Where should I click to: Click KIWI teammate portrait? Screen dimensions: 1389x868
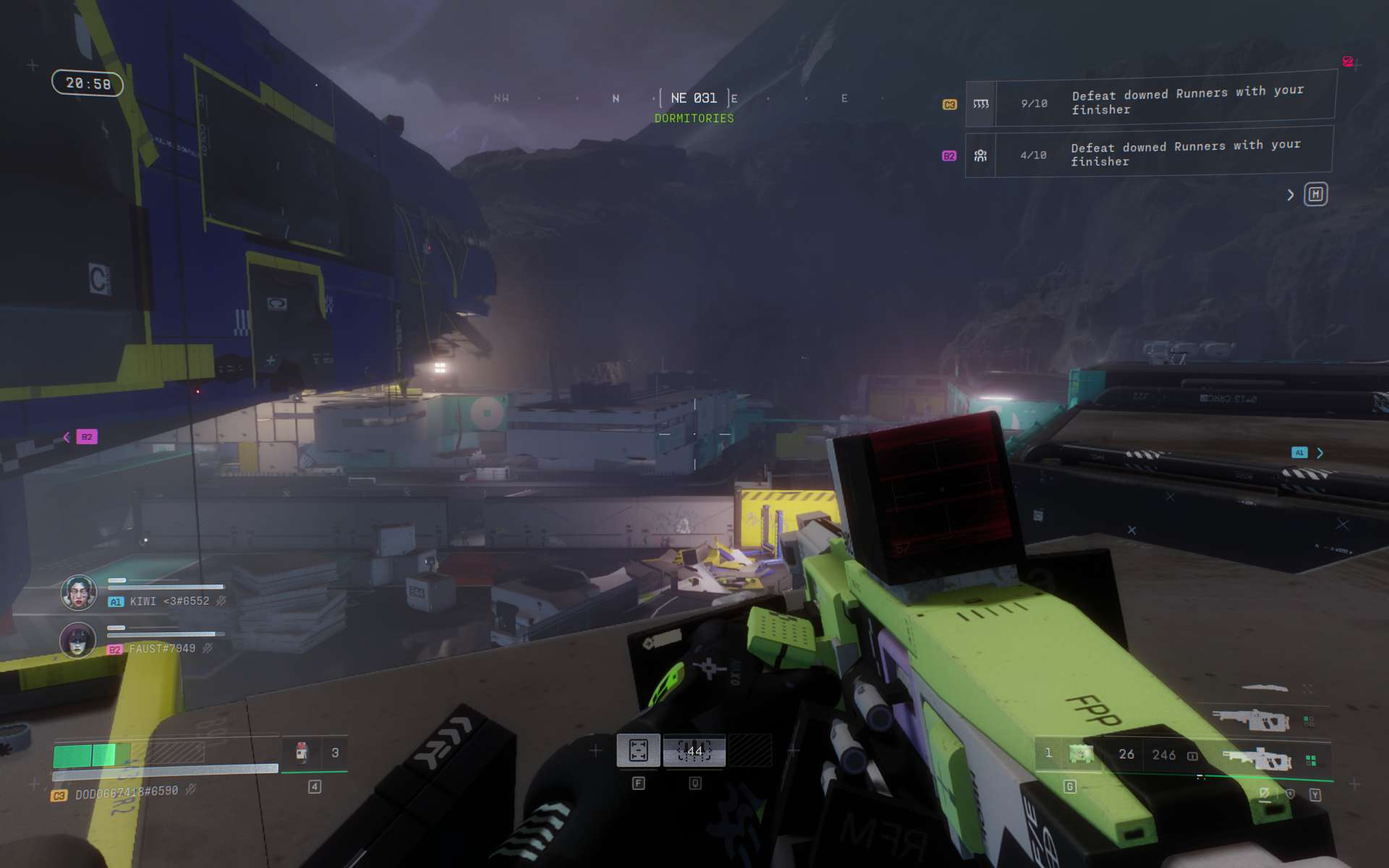tap(78, 593)
